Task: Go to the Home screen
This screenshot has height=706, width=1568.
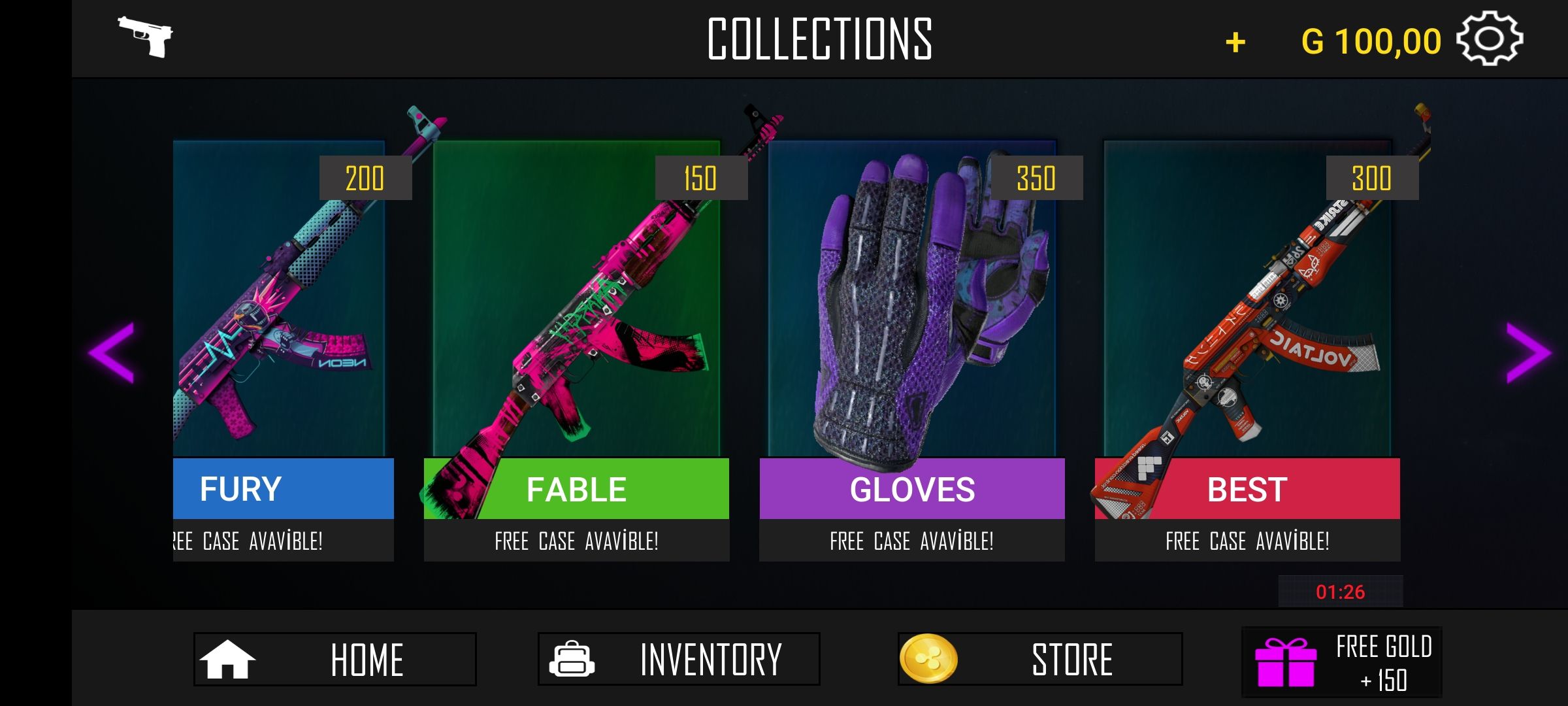Action: (335, 659)
